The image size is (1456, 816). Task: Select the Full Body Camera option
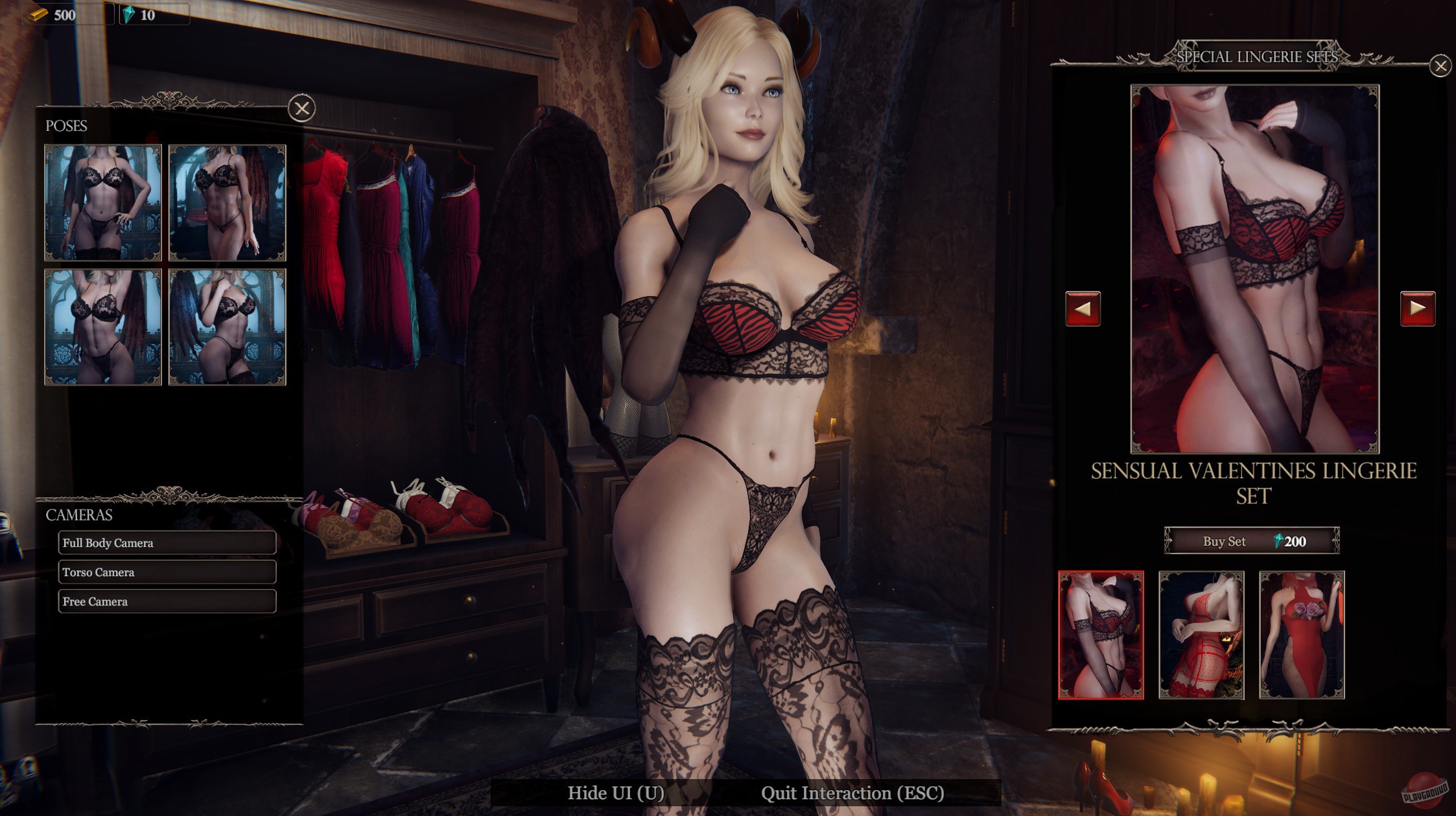pos(167,543)
